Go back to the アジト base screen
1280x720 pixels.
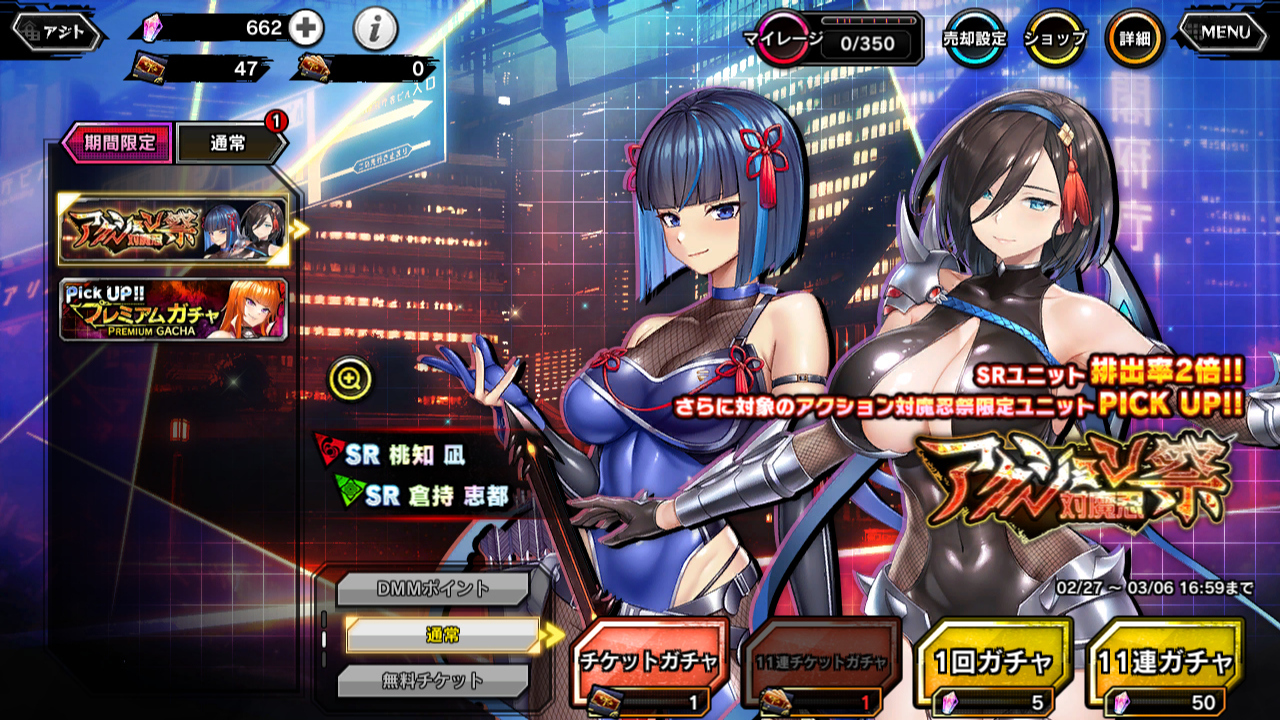[58, 32]
